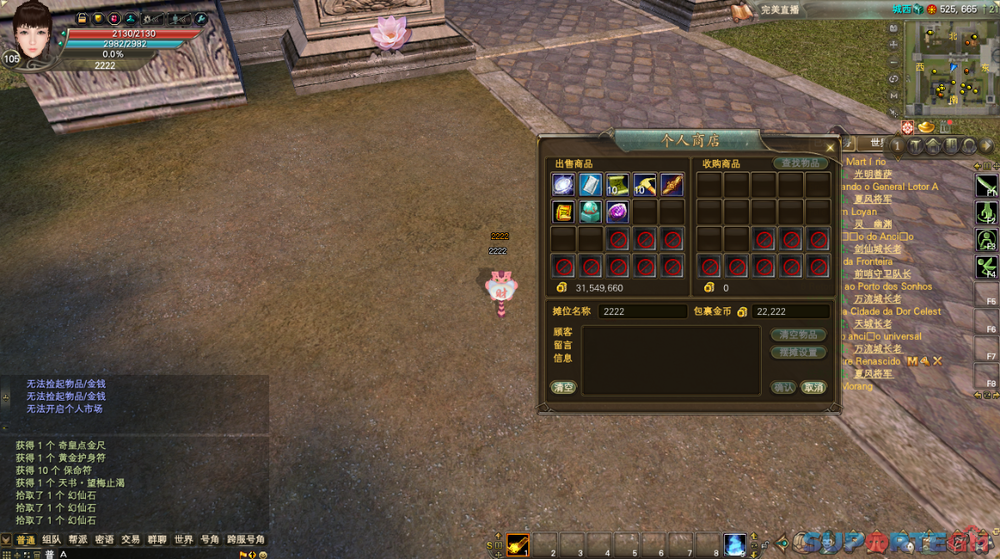Open the 摆摊设置 stall settings
1000x559 pixels.
[x=798, y=352]
